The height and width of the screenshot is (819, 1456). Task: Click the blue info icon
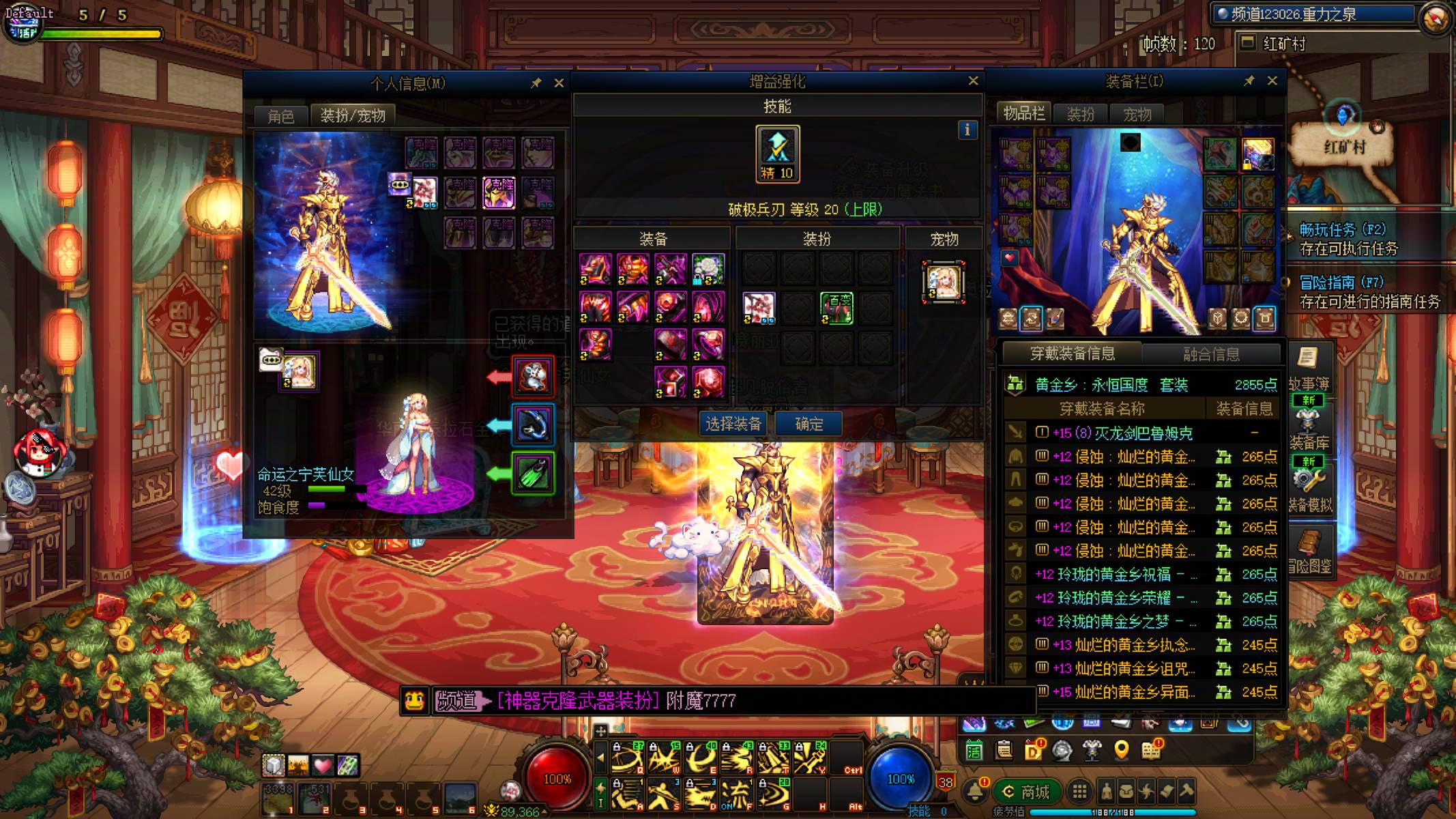(x=967, y=130)
